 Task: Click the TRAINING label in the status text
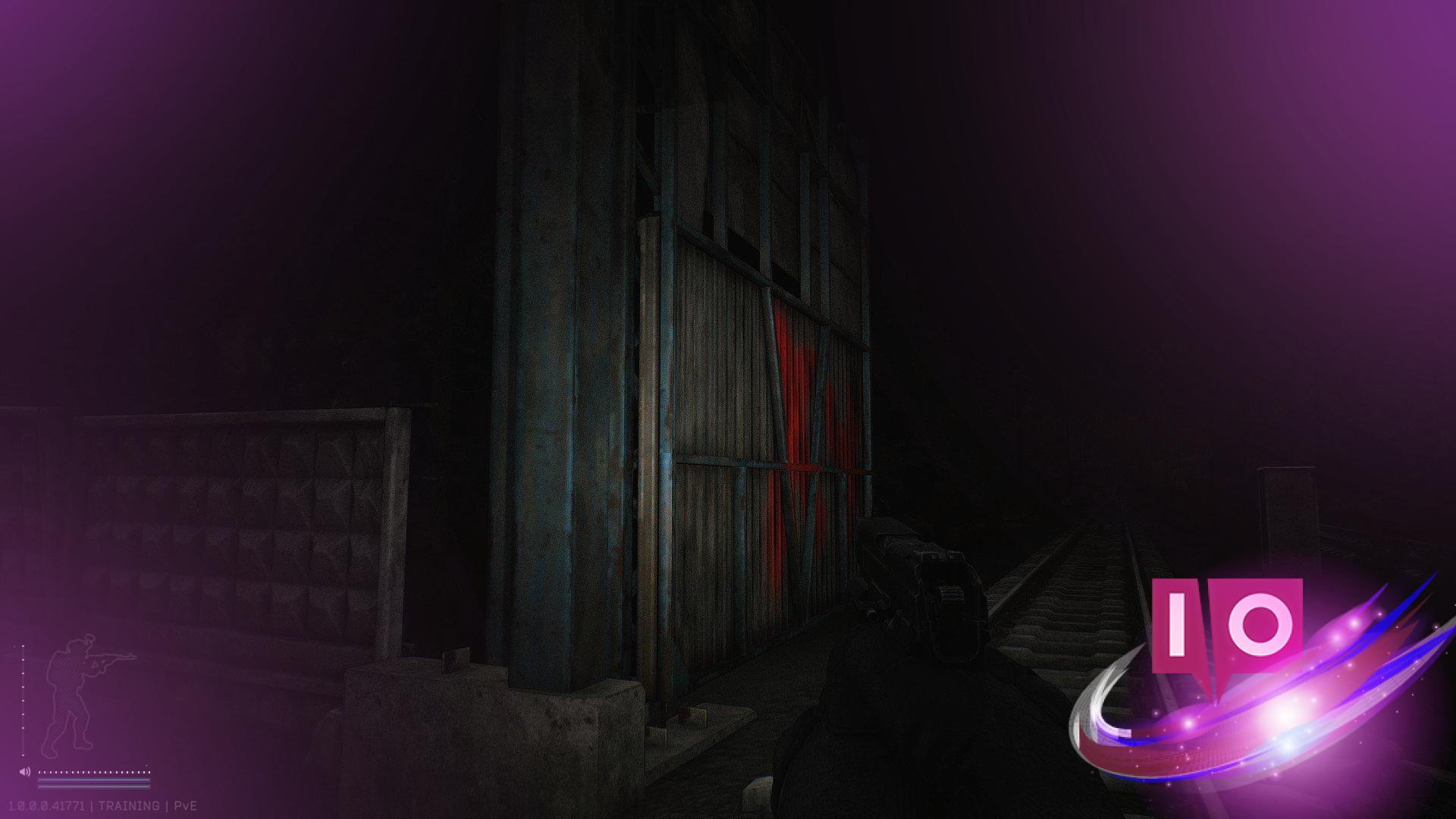(129, 805)
